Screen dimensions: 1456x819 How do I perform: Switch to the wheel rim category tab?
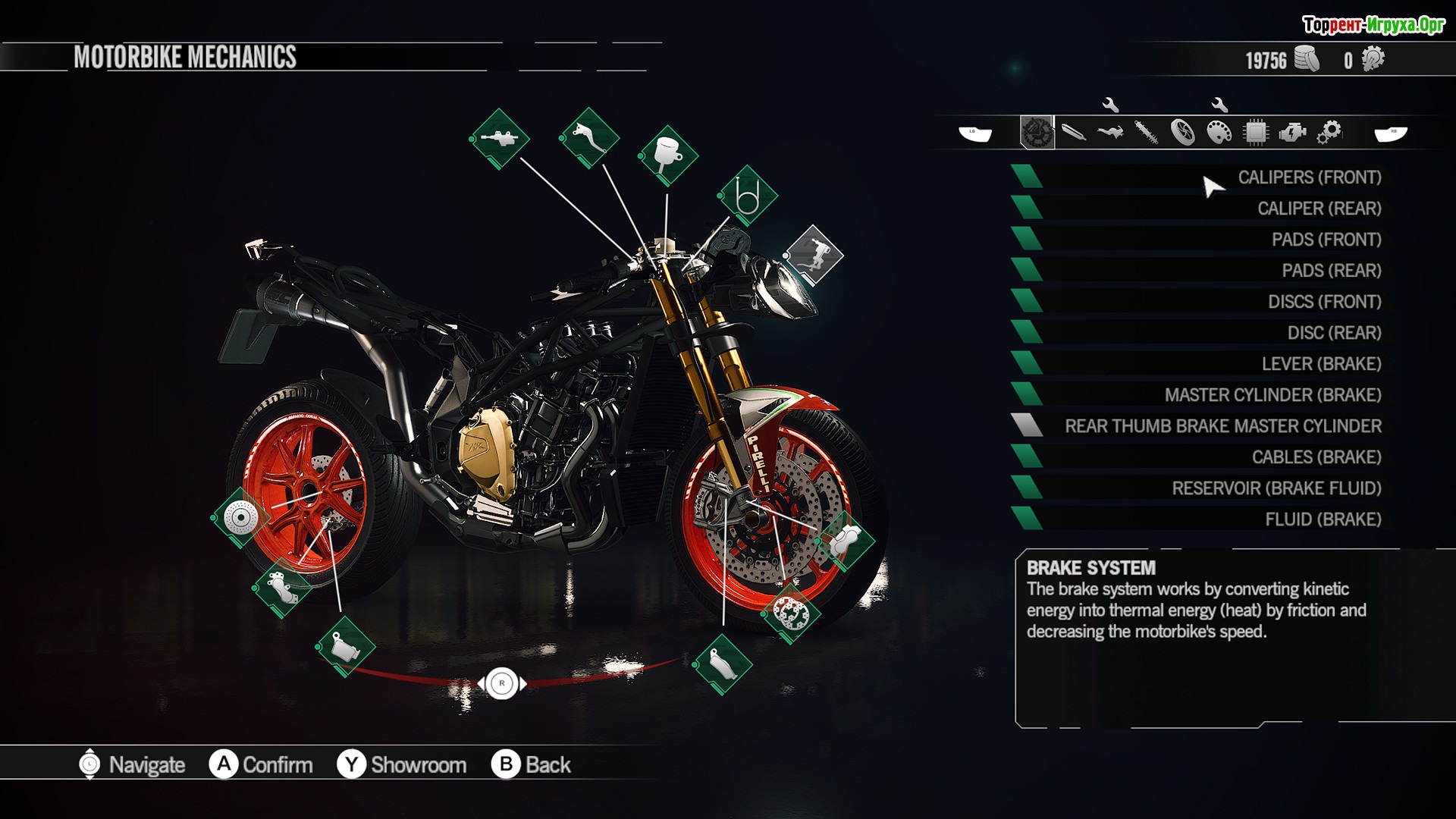tap(1183, 133)
